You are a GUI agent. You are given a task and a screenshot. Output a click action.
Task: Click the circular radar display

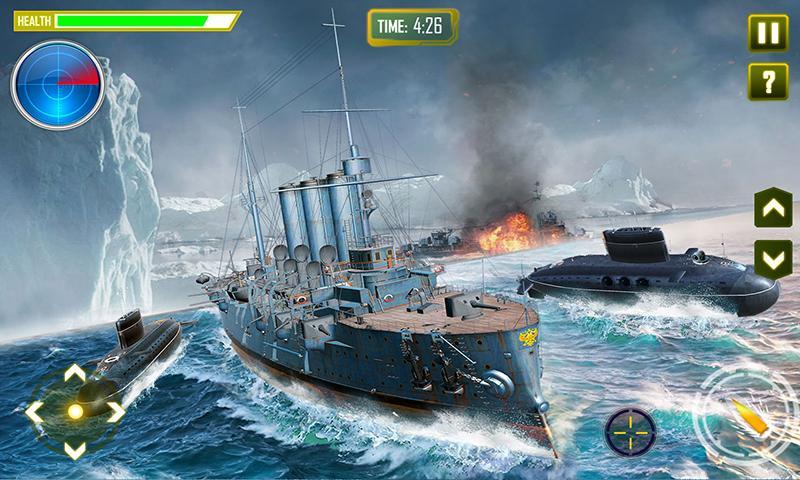pos(57,83)
